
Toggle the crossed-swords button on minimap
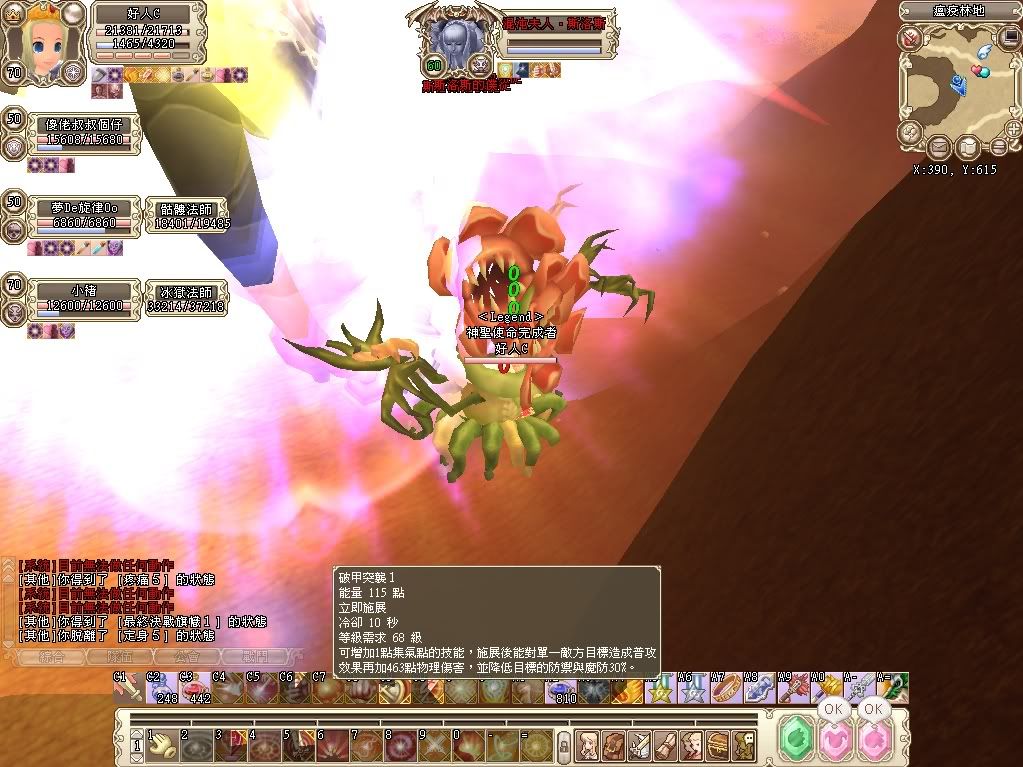910,38
